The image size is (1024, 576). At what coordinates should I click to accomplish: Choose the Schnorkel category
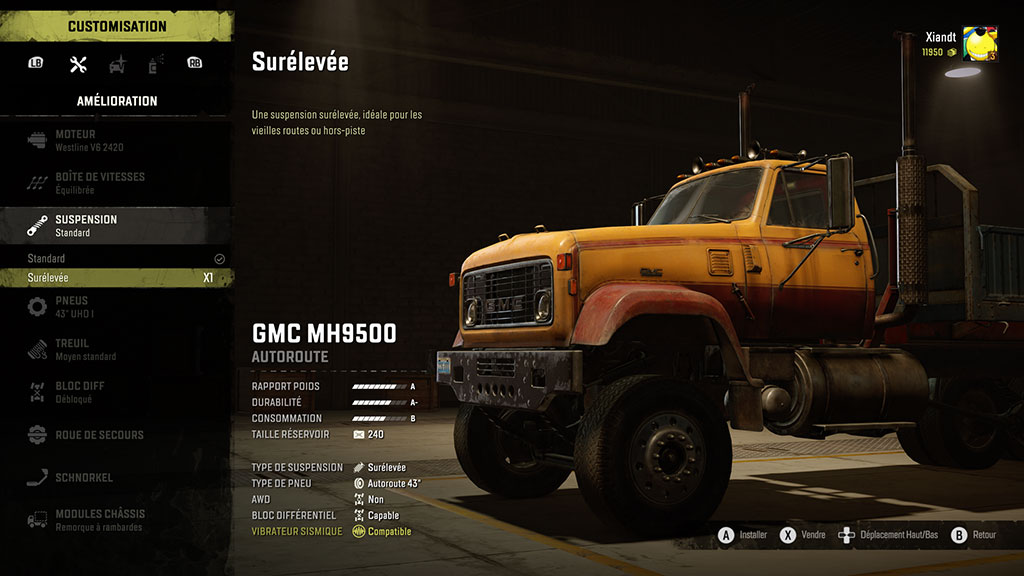(x=116, y=477)
